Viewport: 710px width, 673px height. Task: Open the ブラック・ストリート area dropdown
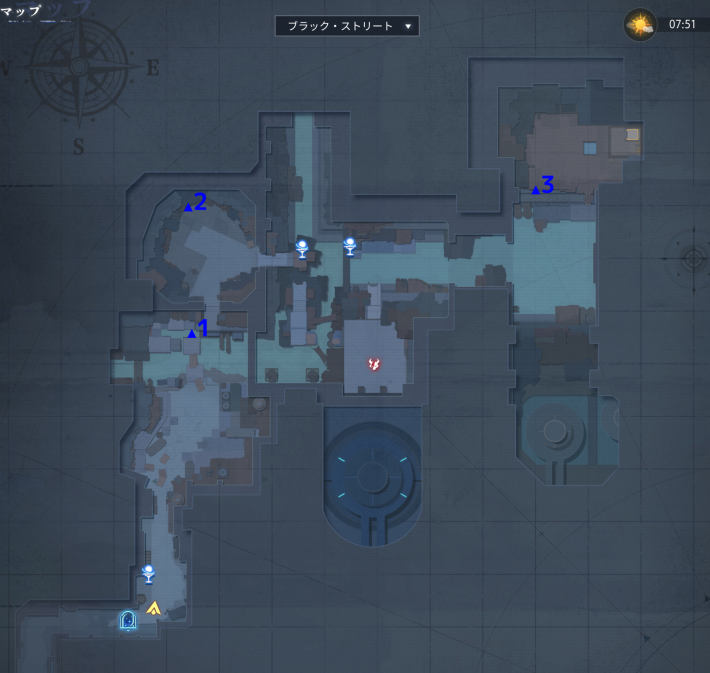[347, 26]
